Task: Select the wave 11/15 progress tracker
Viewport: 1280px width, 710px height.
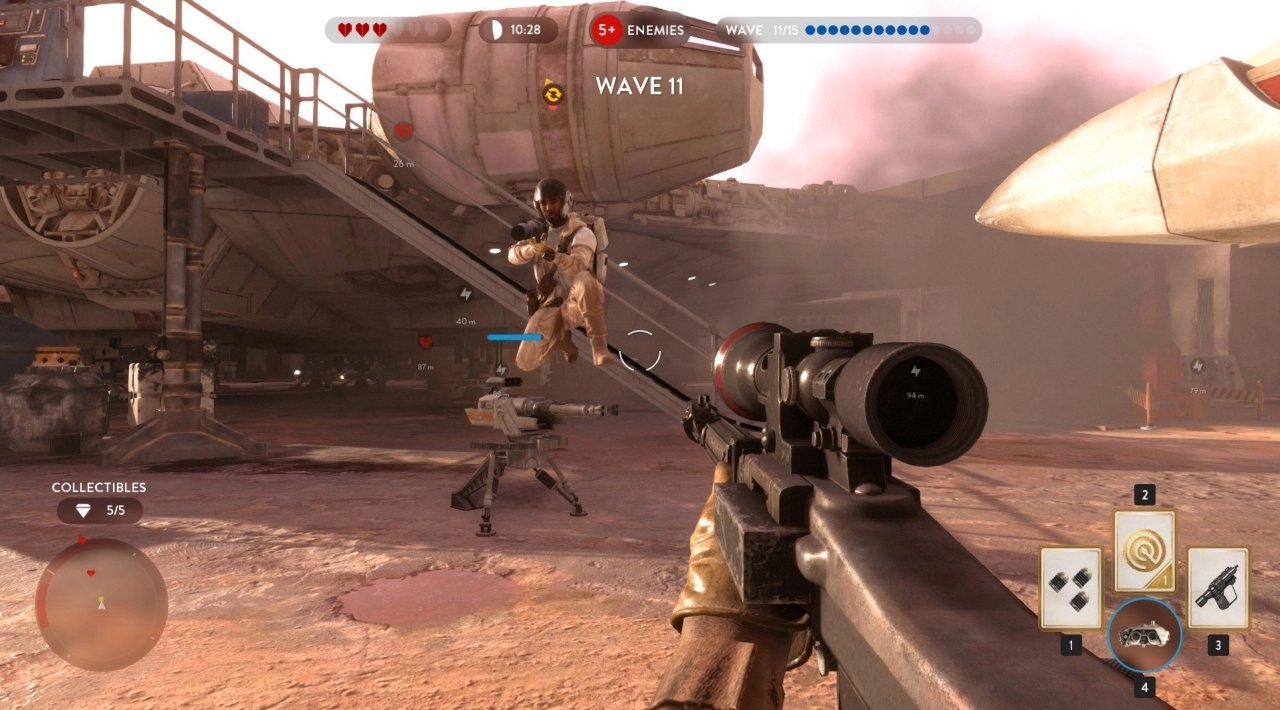Action: coord(848,30)
